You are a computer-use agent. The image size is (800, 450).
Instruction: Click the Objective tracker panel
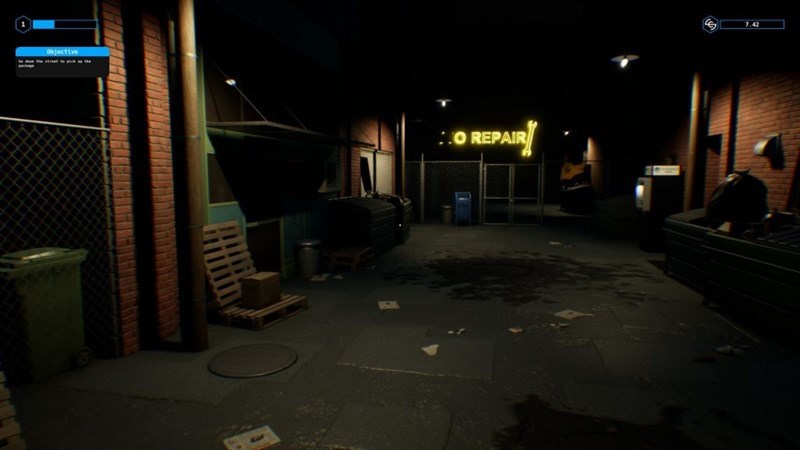(x=62, y=60)
